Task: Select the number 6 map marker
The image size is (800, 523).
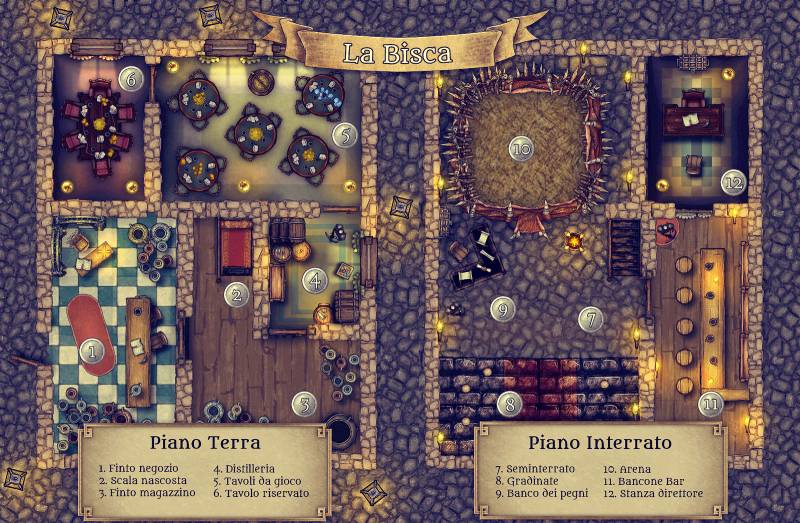Action: coord(129,77)
